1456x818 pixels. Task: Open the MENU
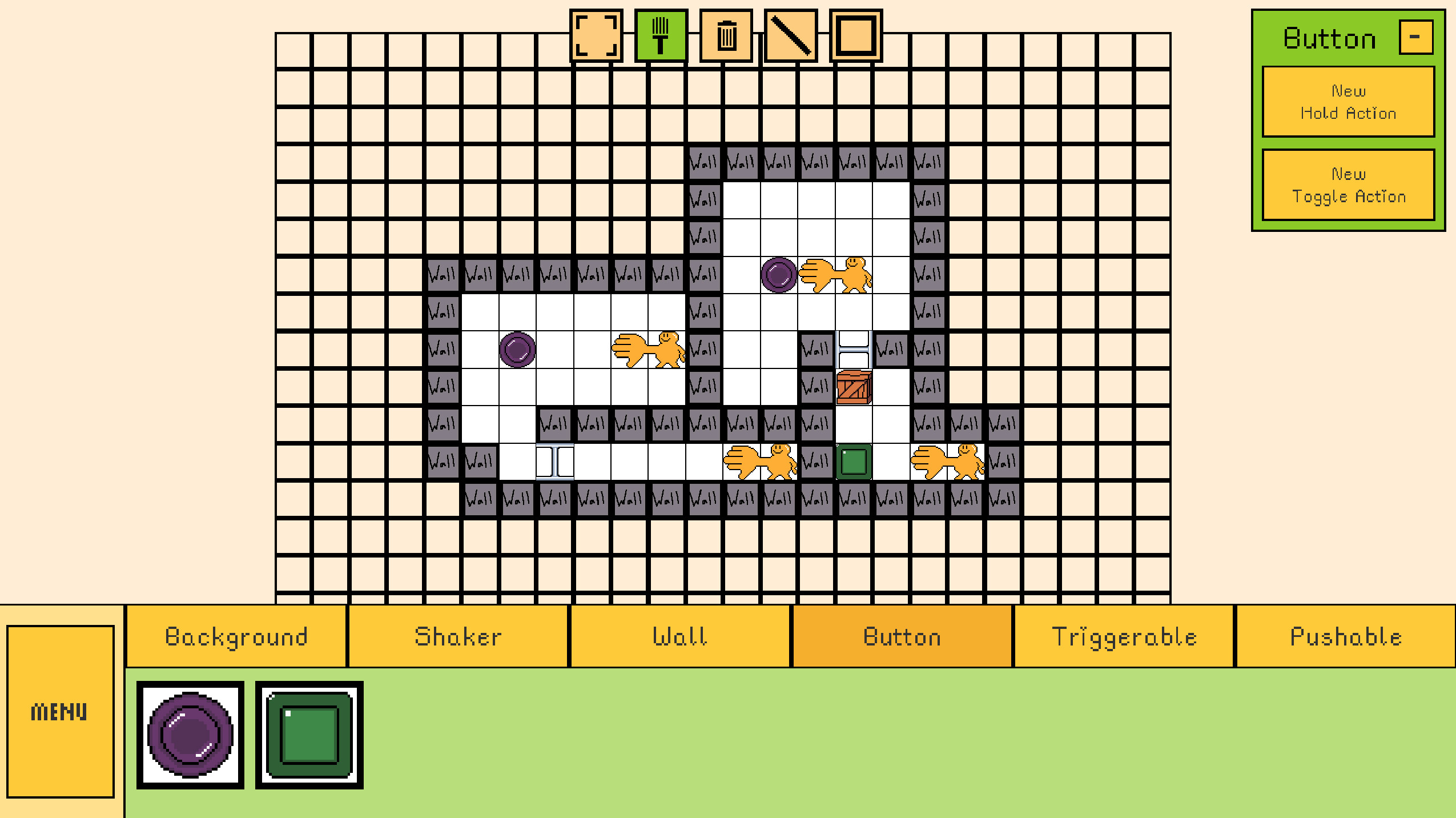click(x=61, y=710)
